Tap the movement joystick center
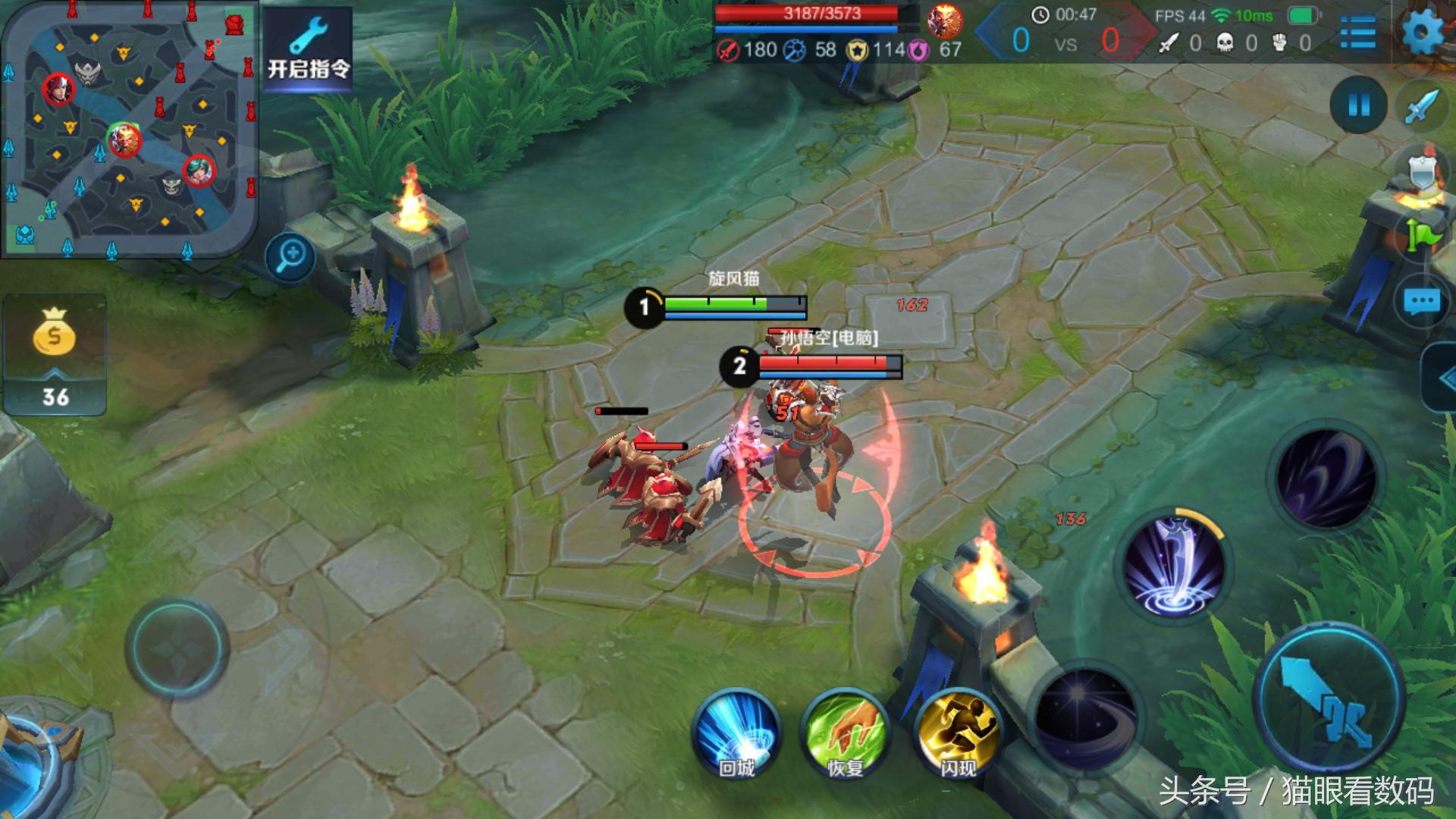The width and height of the screenshot is (1456, 819). coord(177,648)
